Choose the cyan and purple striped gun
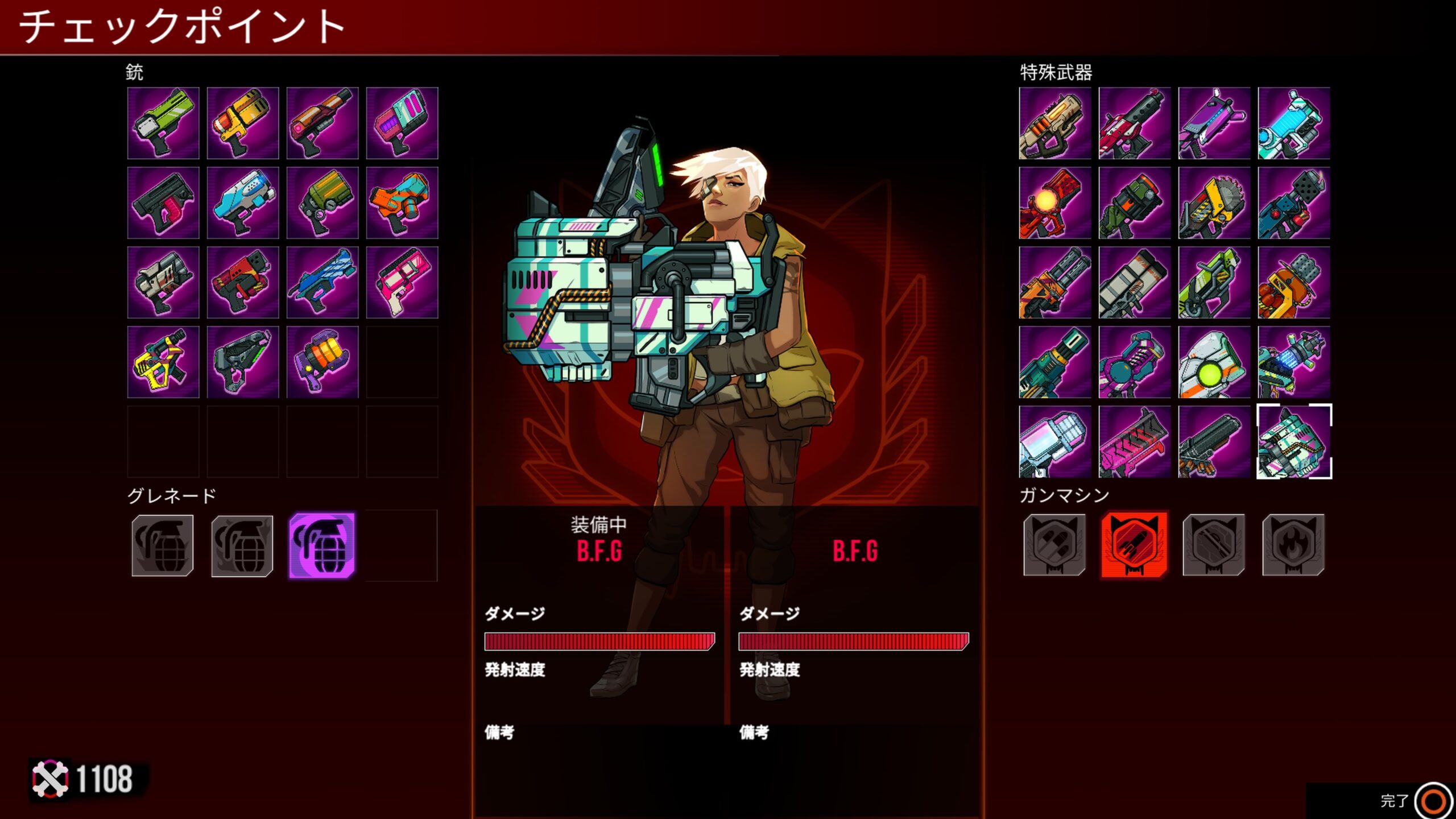Screen dimensions: 1456x819 [x=402, y=123]
